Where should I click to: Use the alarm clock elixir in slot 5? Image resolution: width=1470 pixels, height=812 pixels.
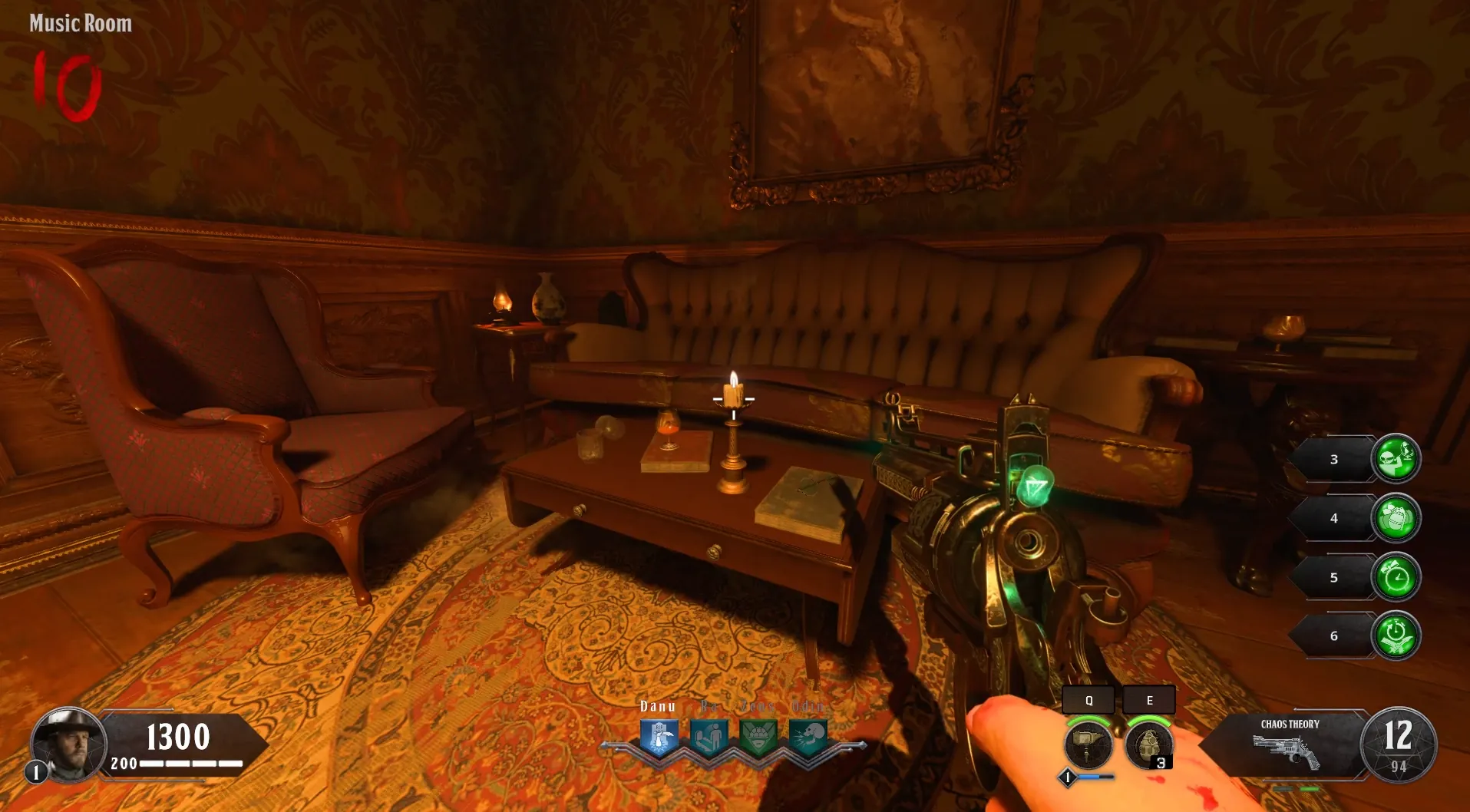pyautogui.click(x=1396, y=577)
